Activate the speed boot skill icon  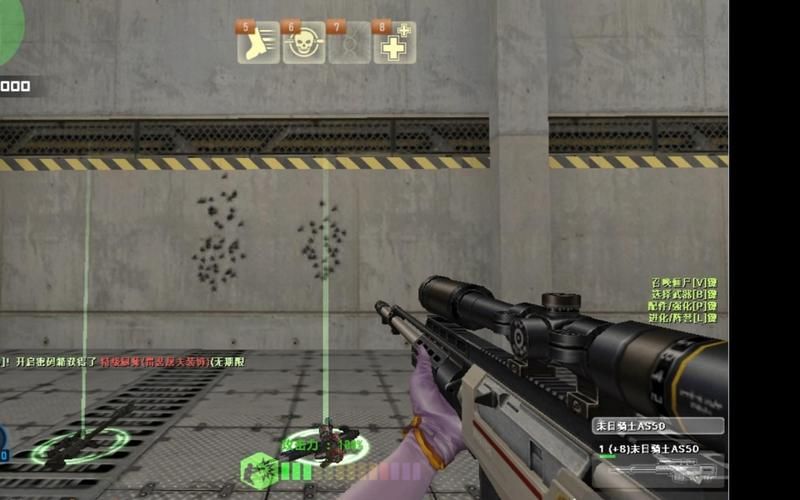258,43
